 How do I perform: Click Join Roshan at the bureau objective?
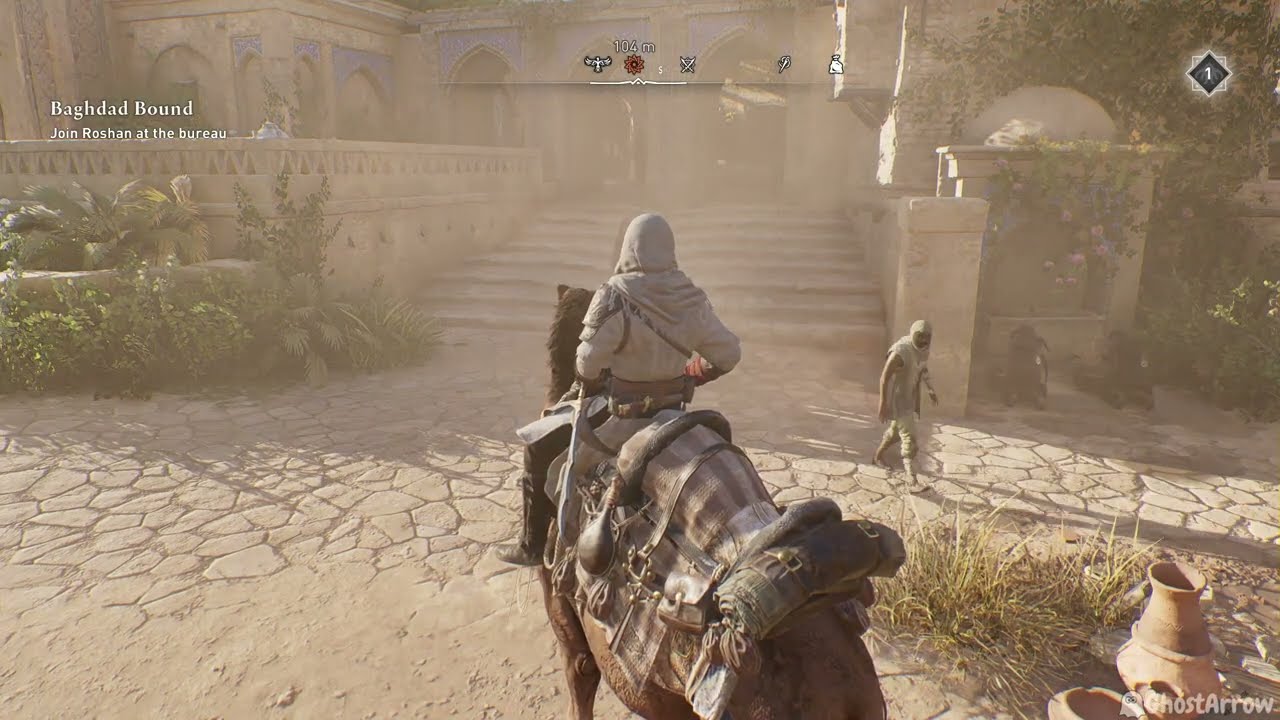point(140,129)
